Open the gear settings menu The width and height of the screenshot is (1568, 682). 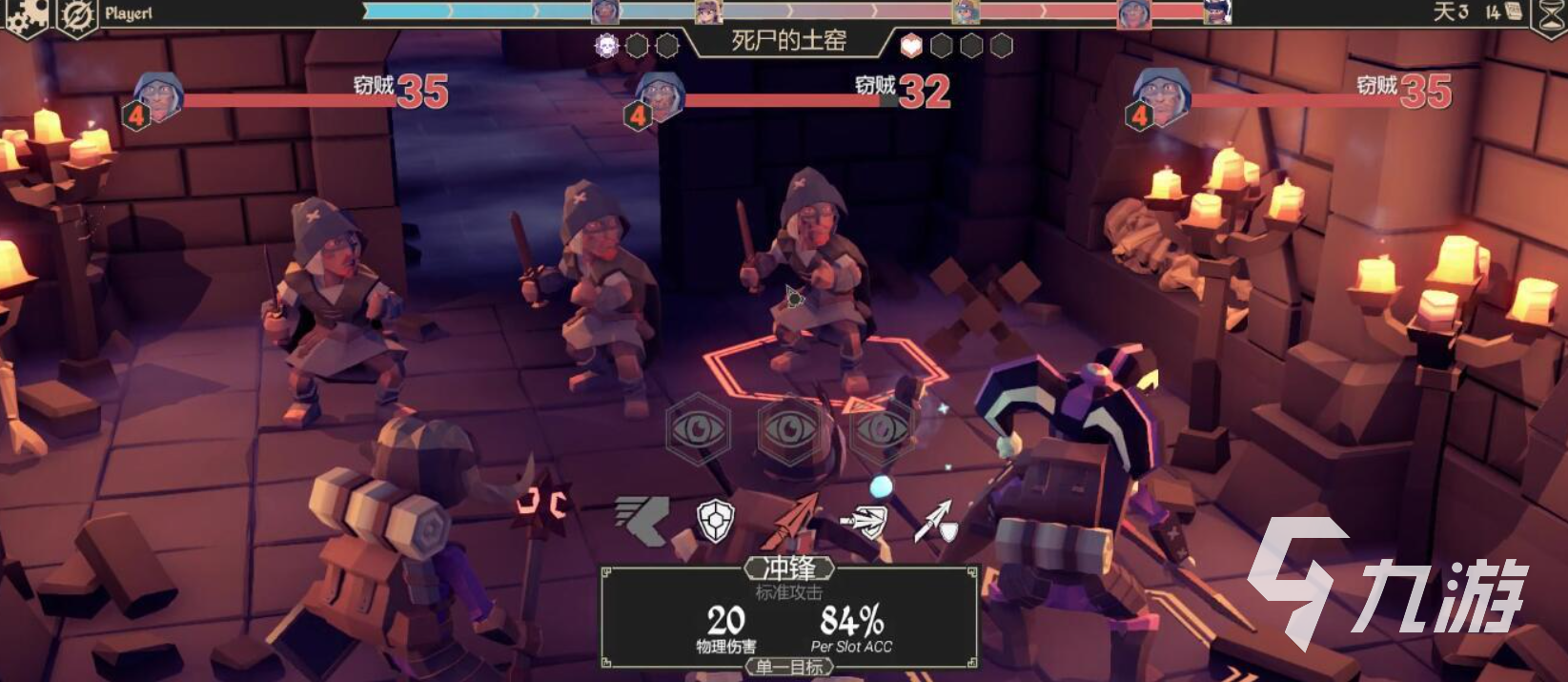pyautogui.click(x=26, y=15)
